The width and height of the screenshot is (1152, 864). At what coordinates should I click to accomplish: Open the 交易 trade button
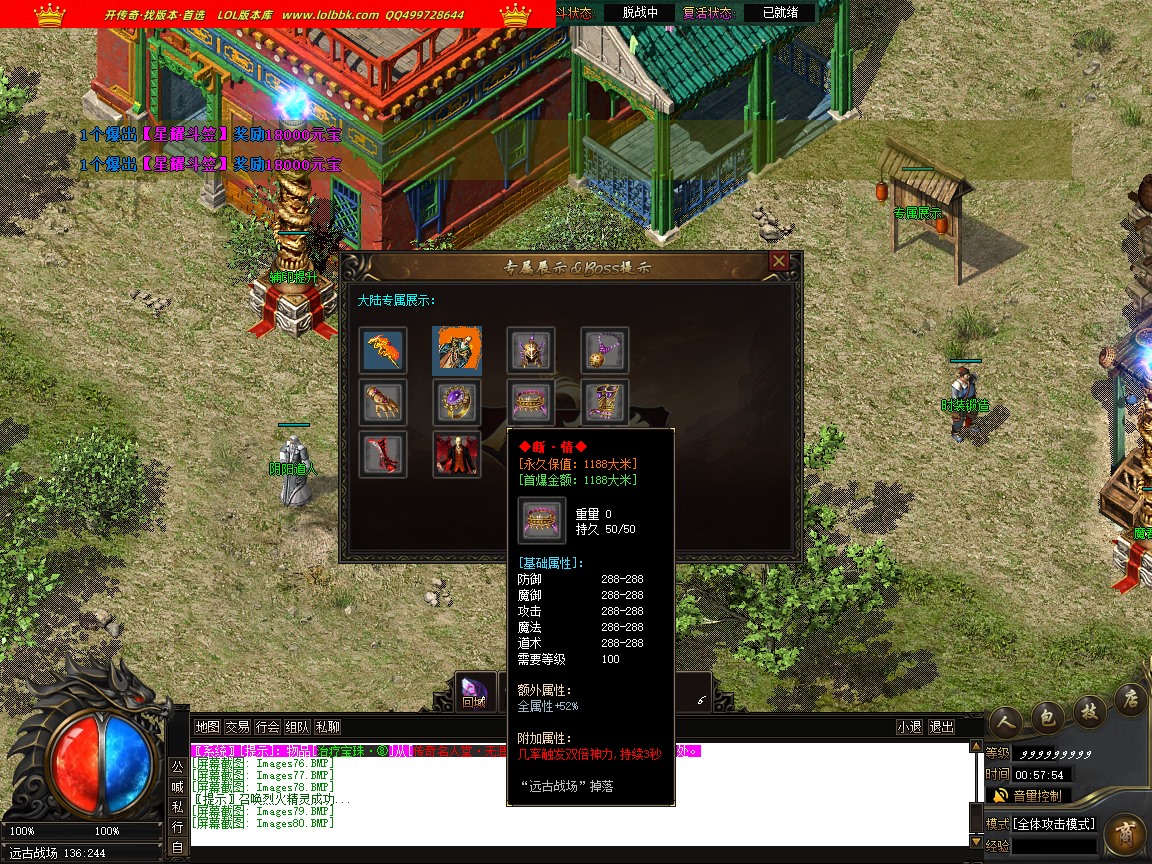pyautogui.click(x=237, y=727)
